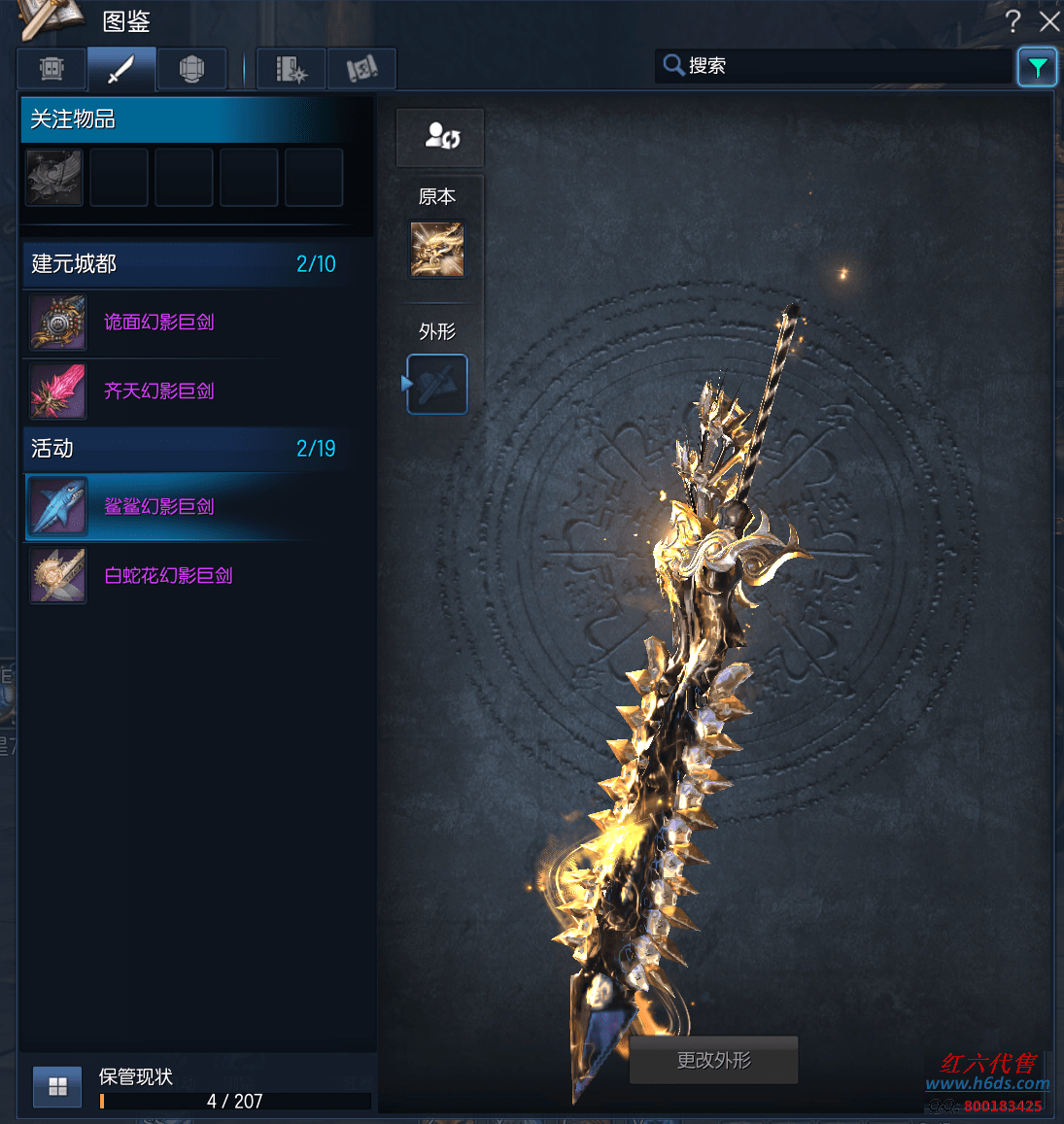This screenshot has height=1124, width=1064.
Task: Open the question mark help
Action: 1013,21
